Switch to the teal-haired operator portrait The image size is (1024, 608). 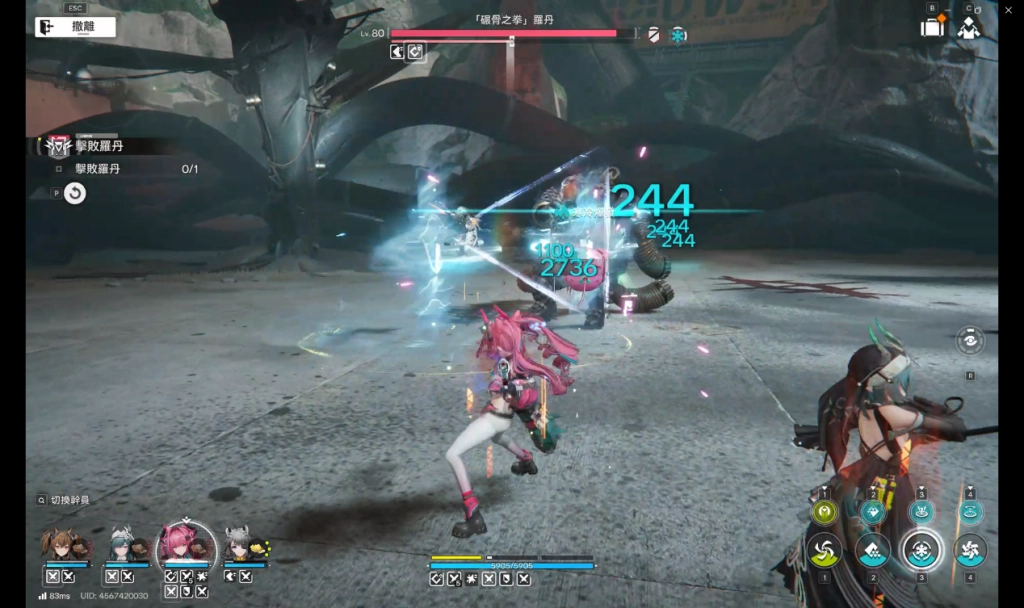(122, 546)
